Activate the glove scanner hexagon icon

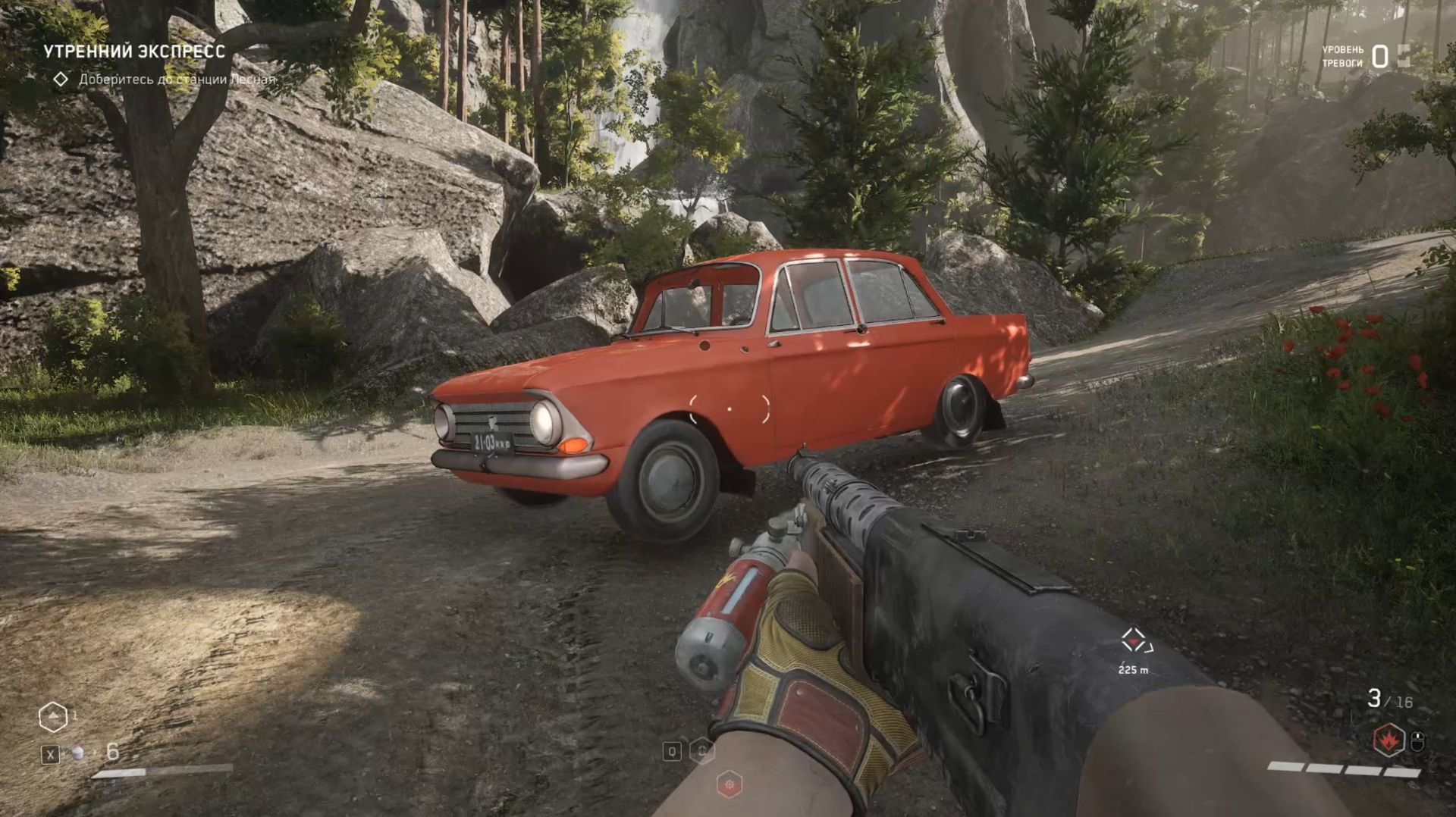(702, 750)
